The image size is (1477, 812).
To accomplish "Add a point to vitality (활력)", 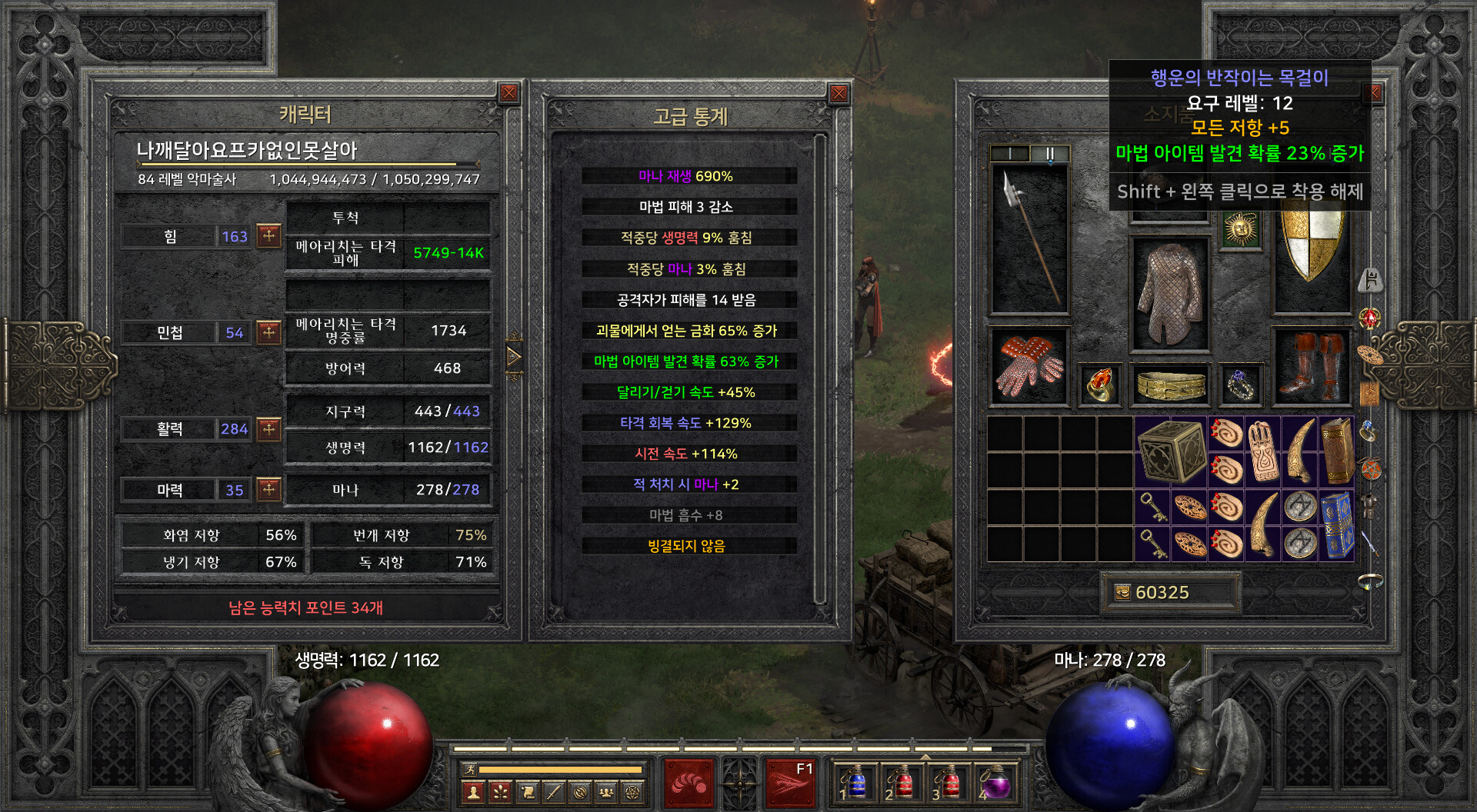I will point(268,428).
